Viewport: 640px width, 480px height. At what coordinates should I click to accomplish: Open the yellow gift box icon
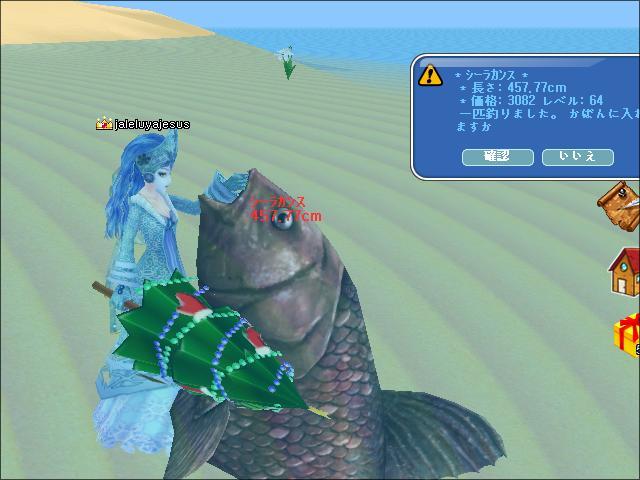(x=626, y=335)
